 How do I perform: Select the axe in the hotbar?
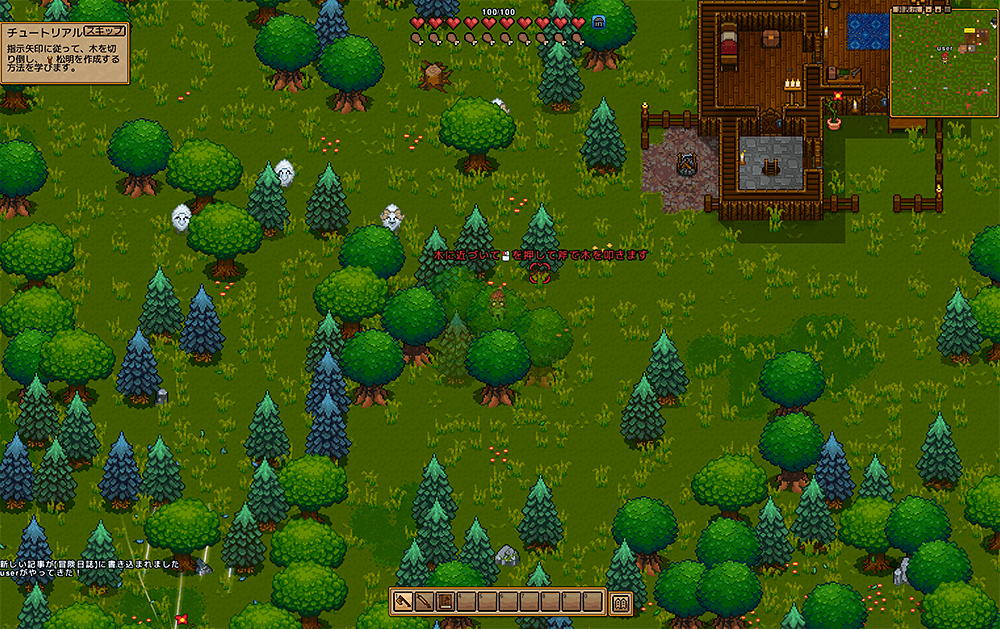coord(403,603)
